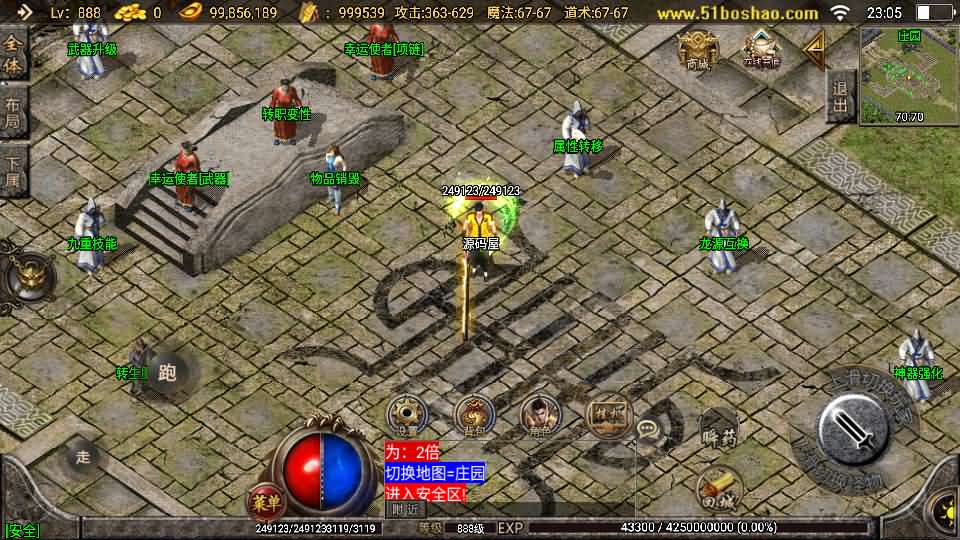Open the round red 菜单 menu button
This screenshot has width=960, height=540.
coord(264,501)
